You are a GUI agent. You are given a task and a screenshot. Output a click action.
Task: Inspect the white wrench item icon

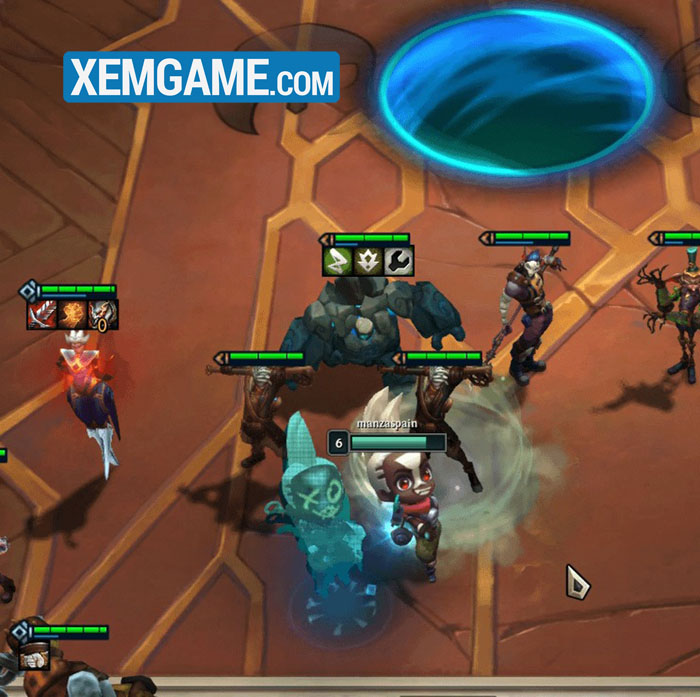click(398, 261)
